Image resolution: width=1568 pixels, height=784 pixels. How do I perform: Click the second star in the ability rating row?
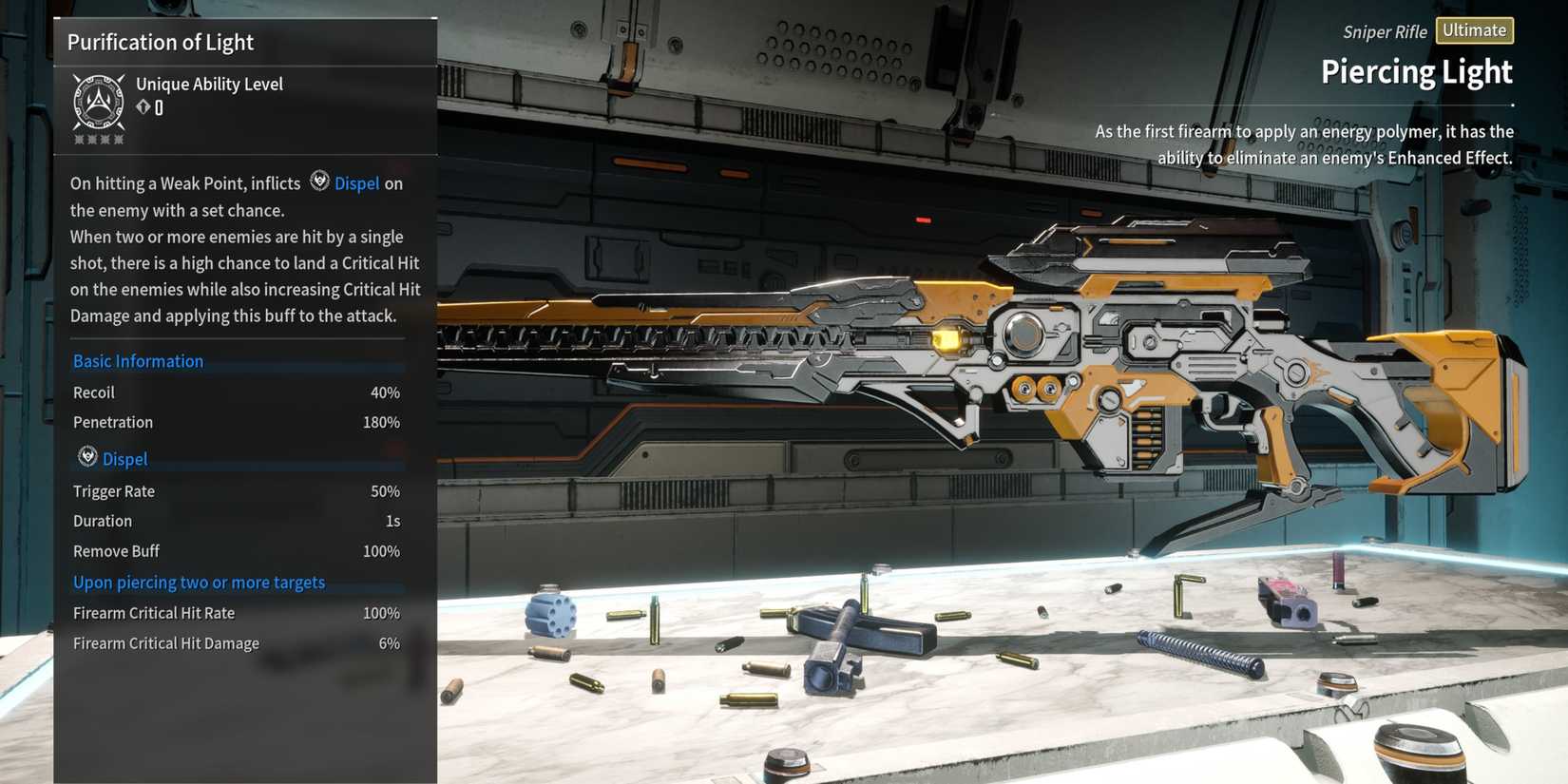(x=90, y=138)
